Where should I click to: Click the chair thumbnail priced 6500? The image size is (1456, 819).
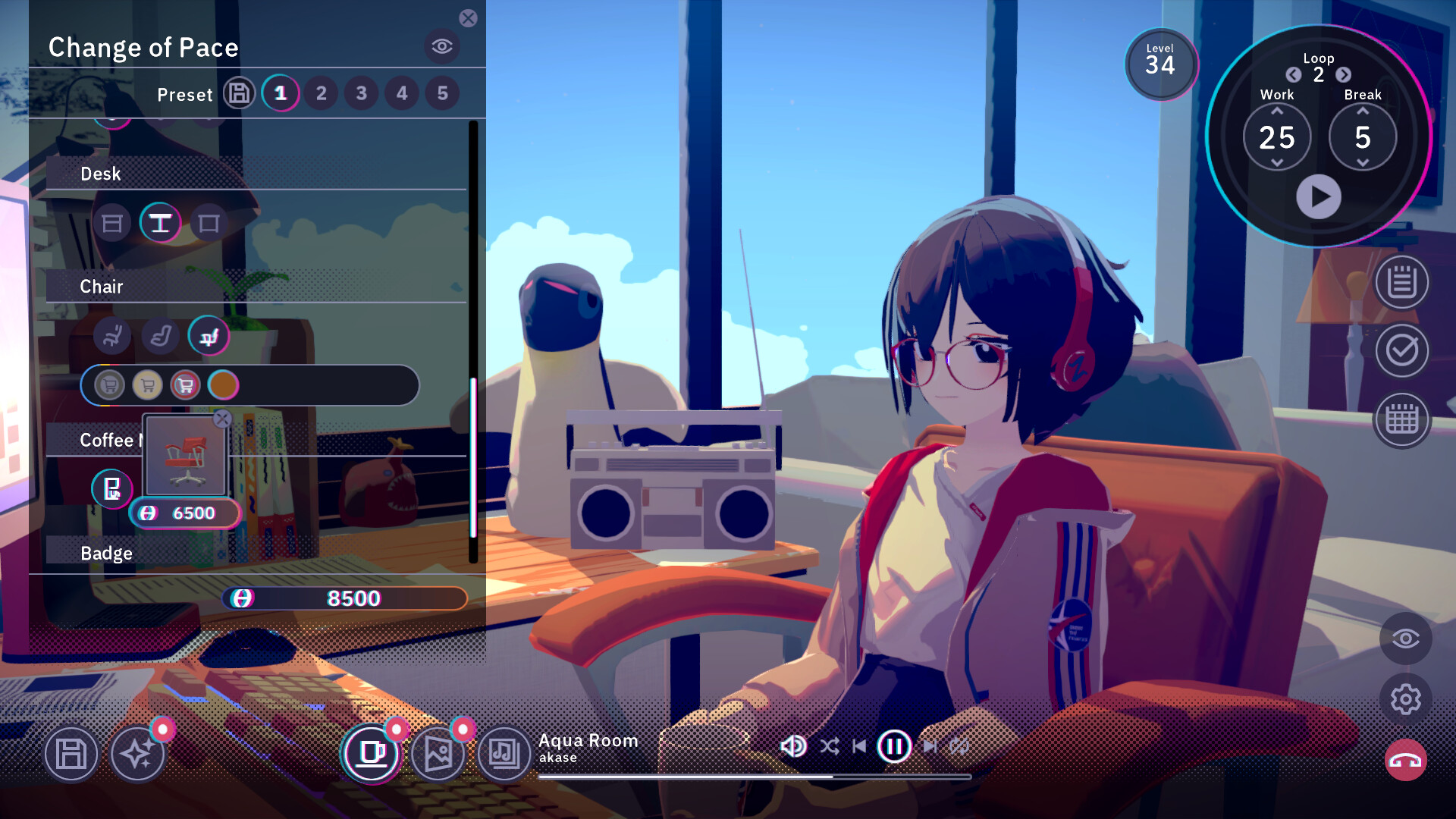[x=184, y=455]
